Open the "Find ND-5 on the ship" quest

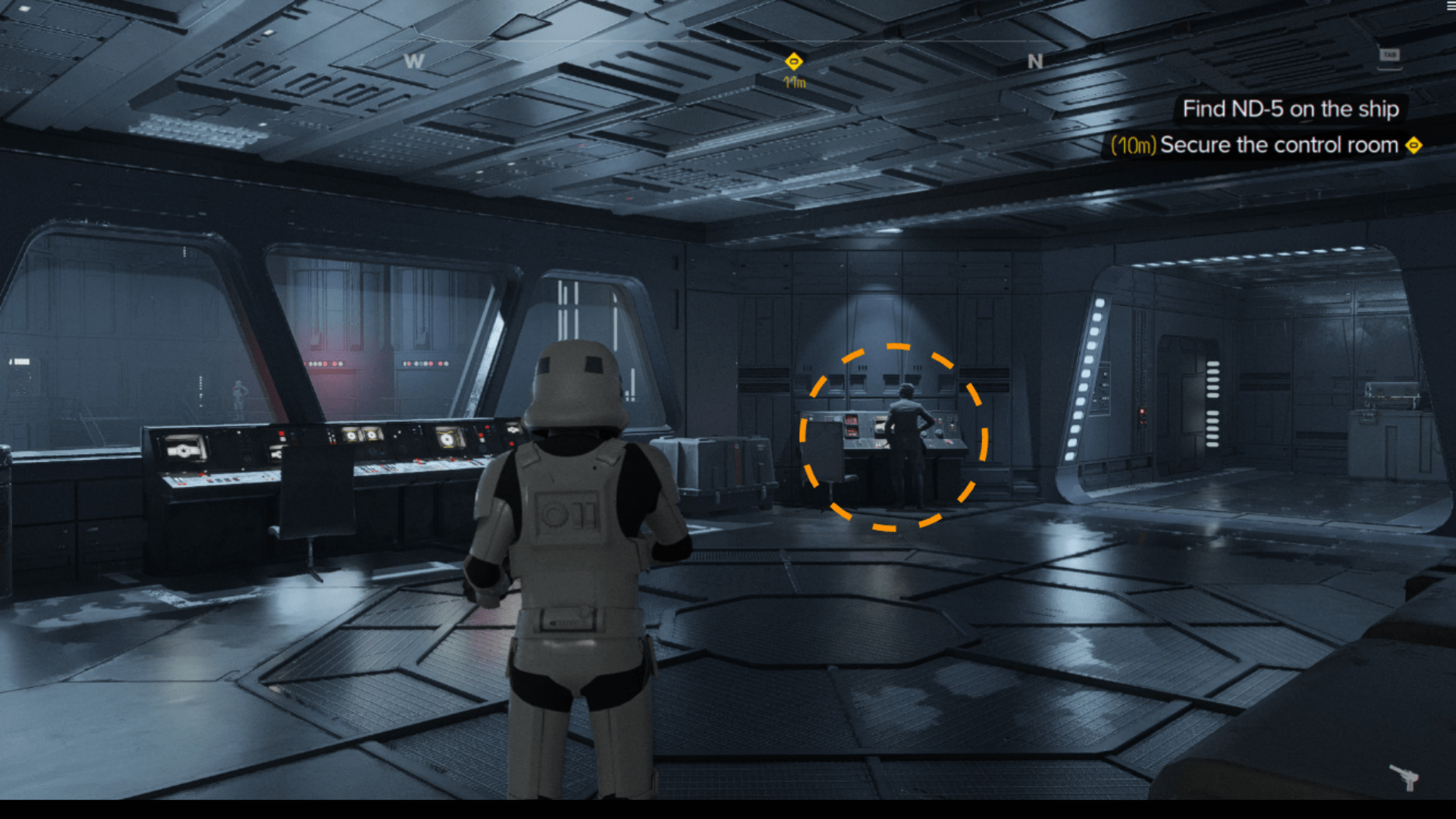click(x=1290, y=109)
